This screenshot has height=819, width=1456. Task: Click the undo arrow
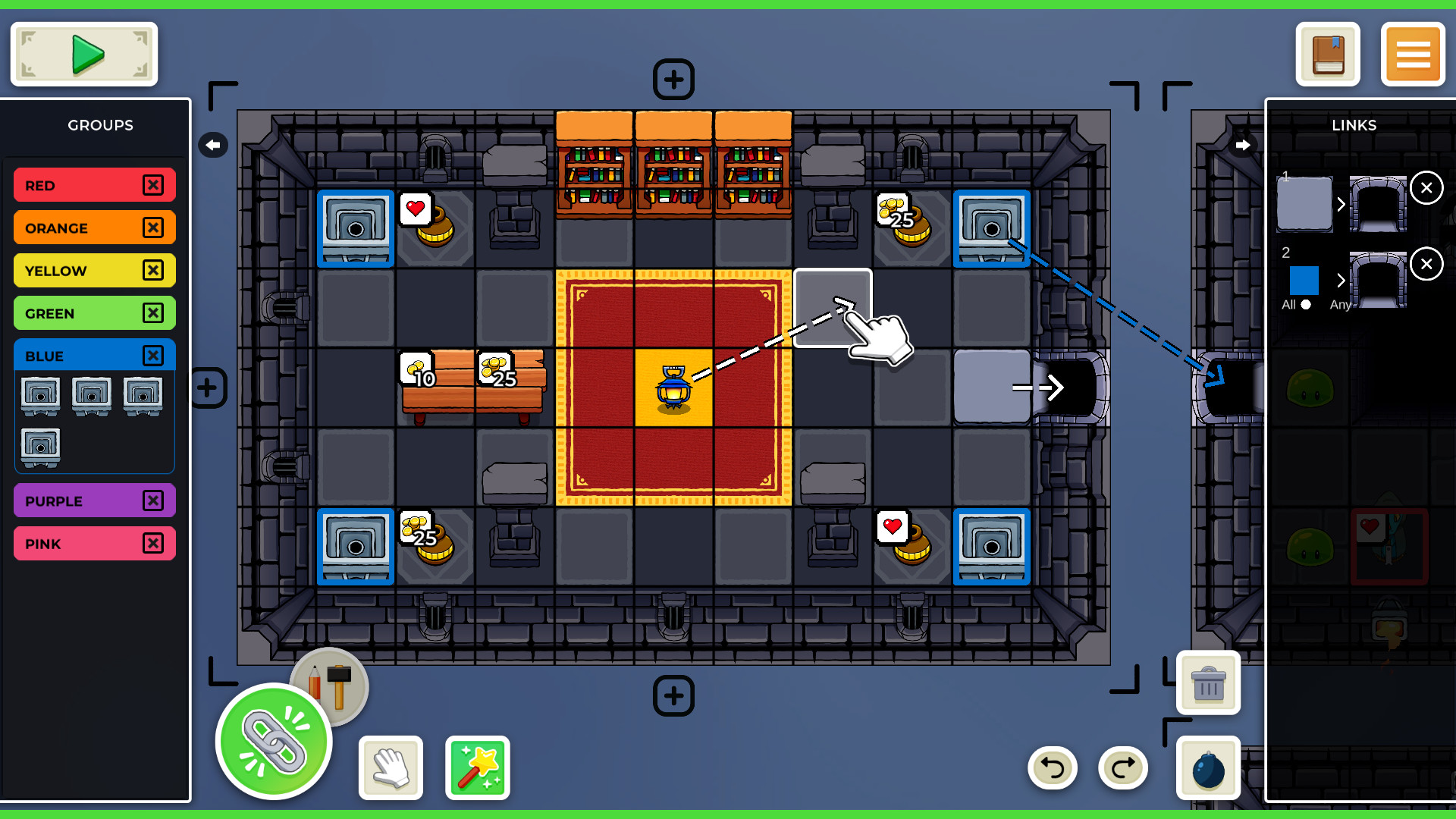tap(1053, 767)
